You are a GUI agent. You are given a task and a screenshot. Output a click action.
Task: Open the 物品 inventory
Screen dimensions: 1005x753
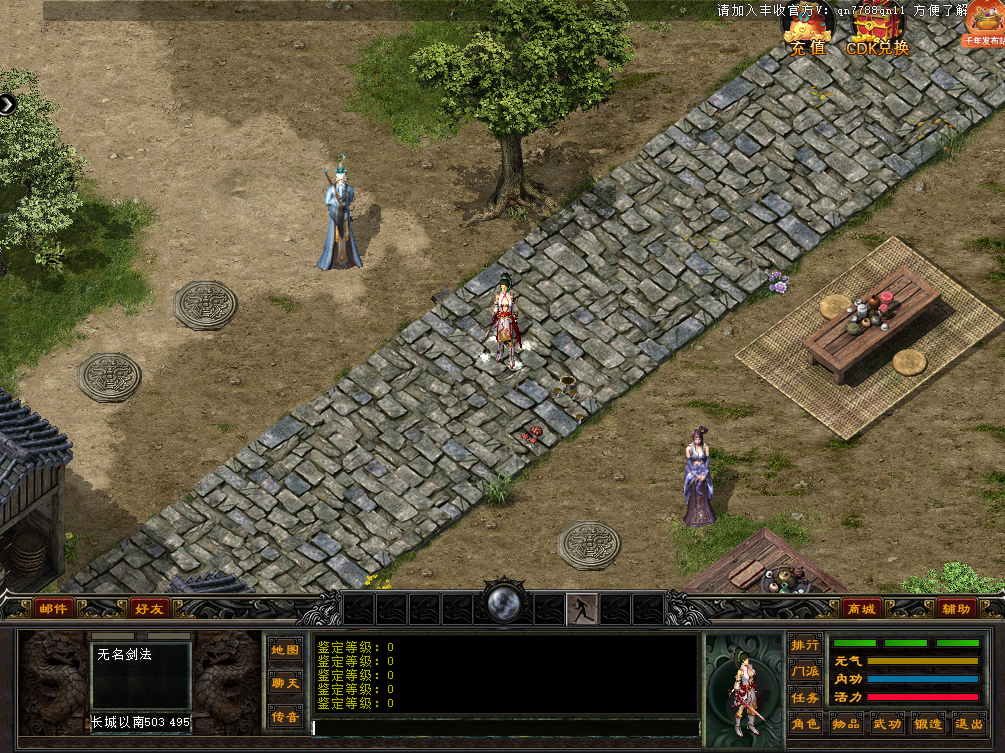coord(846,724)
